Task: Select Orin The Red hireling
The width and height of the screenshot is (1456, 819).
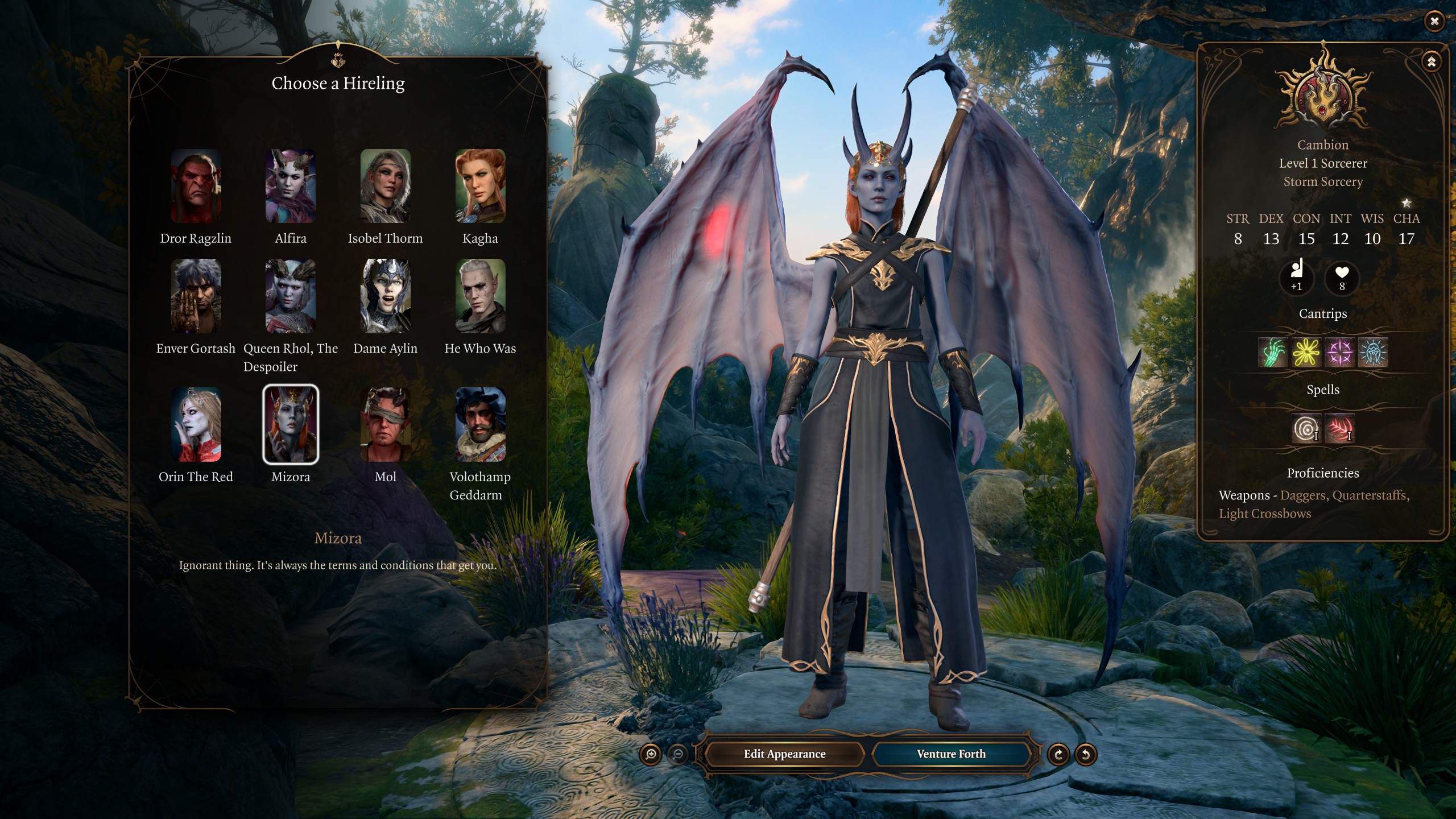Action: pyautogui.click(x=196, y=424)
